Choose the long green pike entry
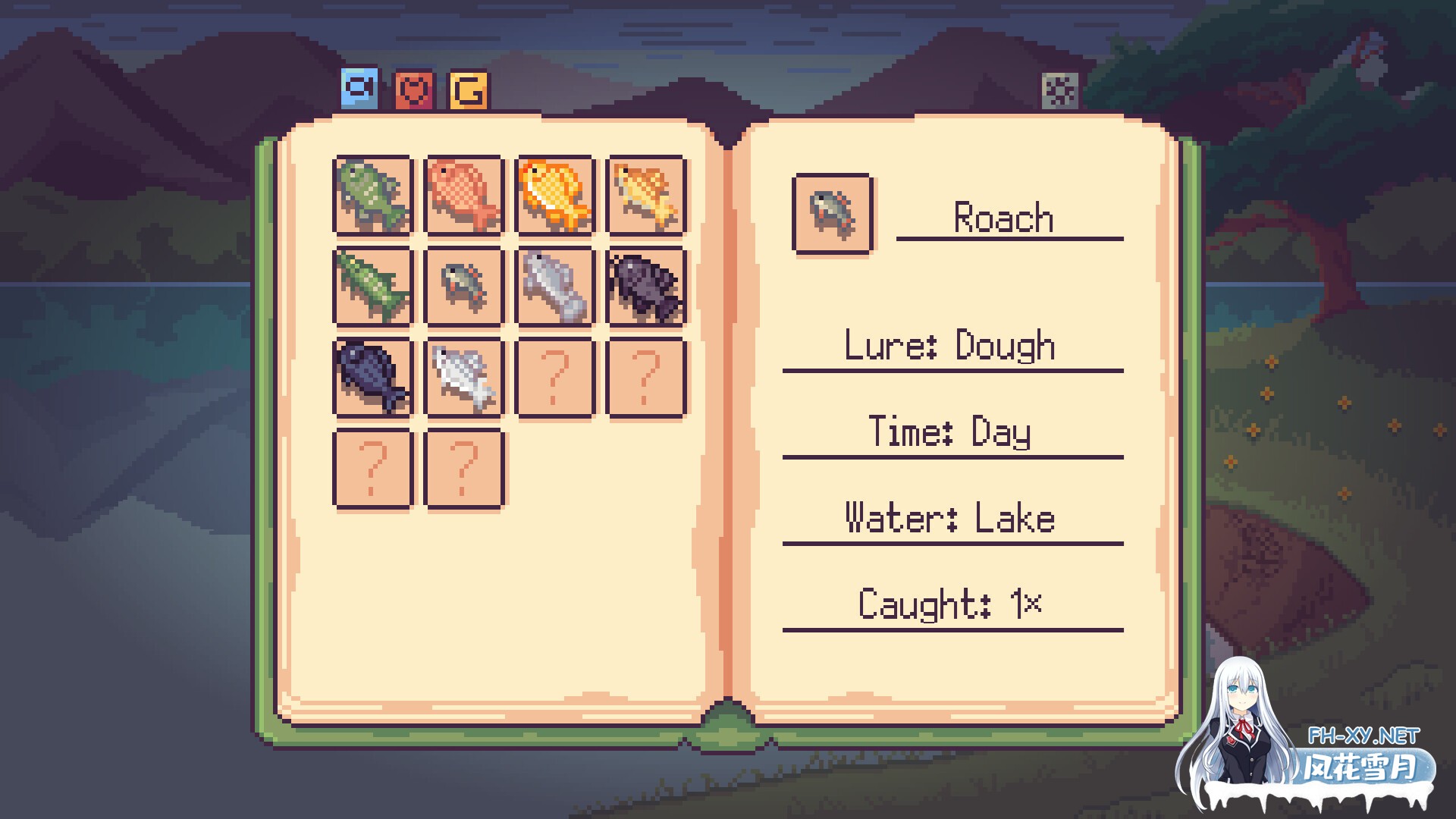This screenshot has width=1456, height=819. point(373,287)
